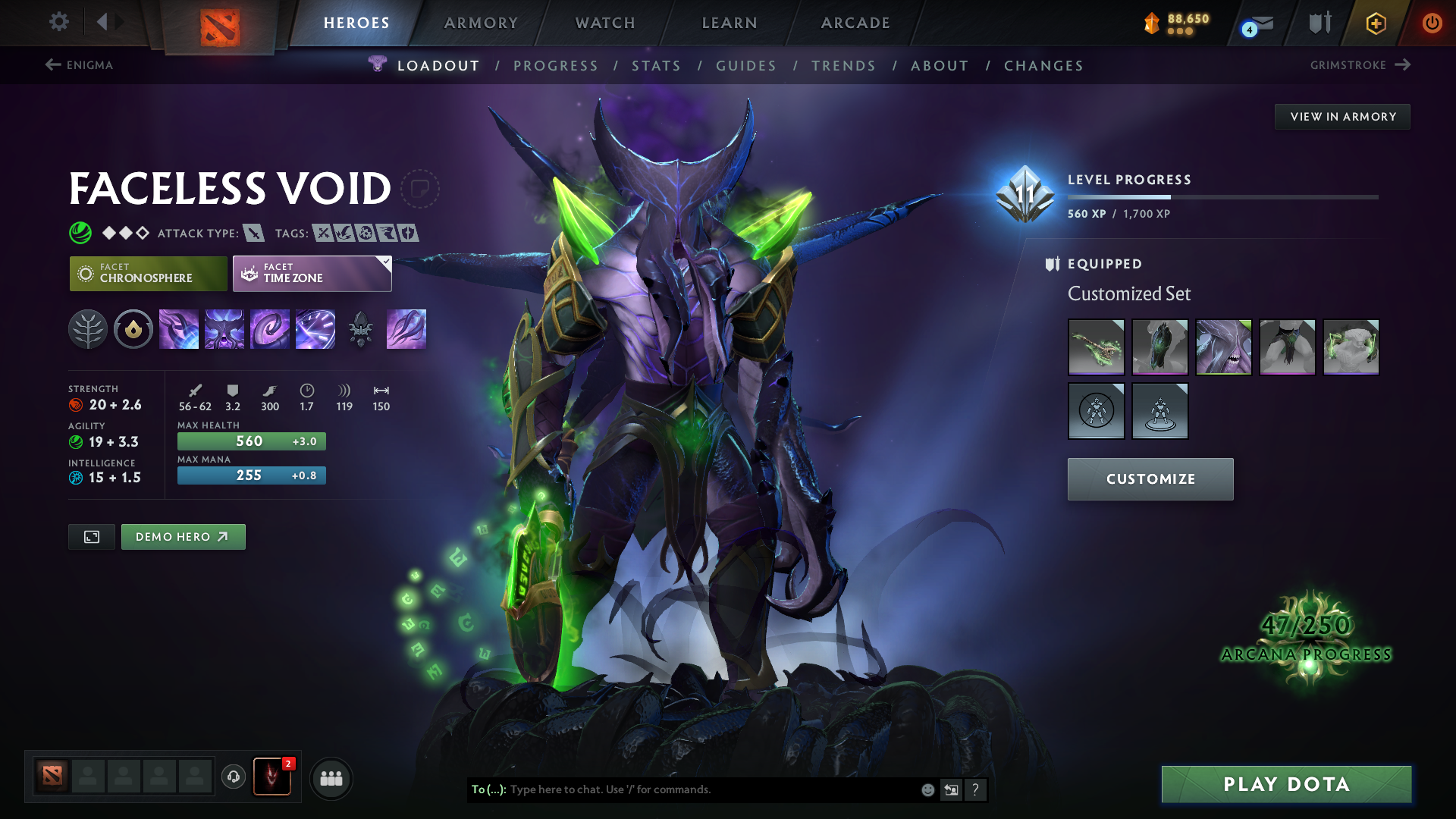The width and height of the screenshot is (1456, 819).
Task: Toggle the expanded hero model preview icon
Action: tap(91, 536)
